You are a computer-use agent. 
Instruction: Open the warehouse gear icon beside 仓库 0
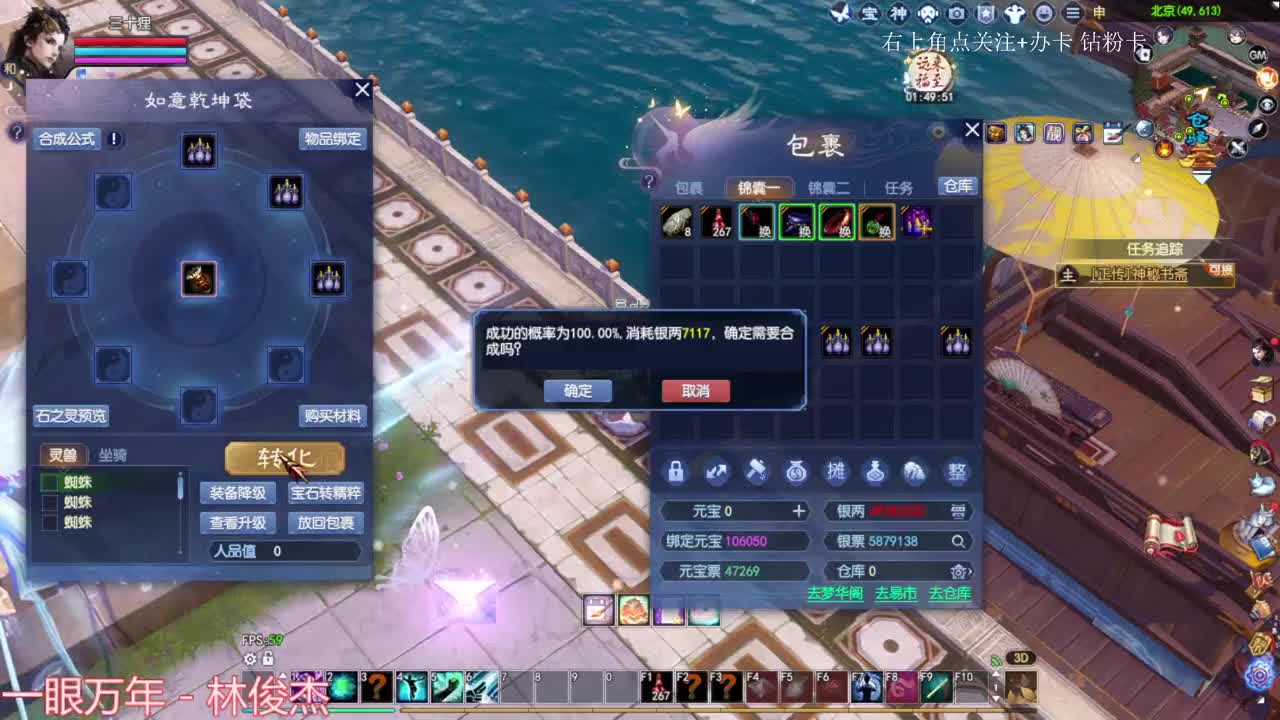956,571
